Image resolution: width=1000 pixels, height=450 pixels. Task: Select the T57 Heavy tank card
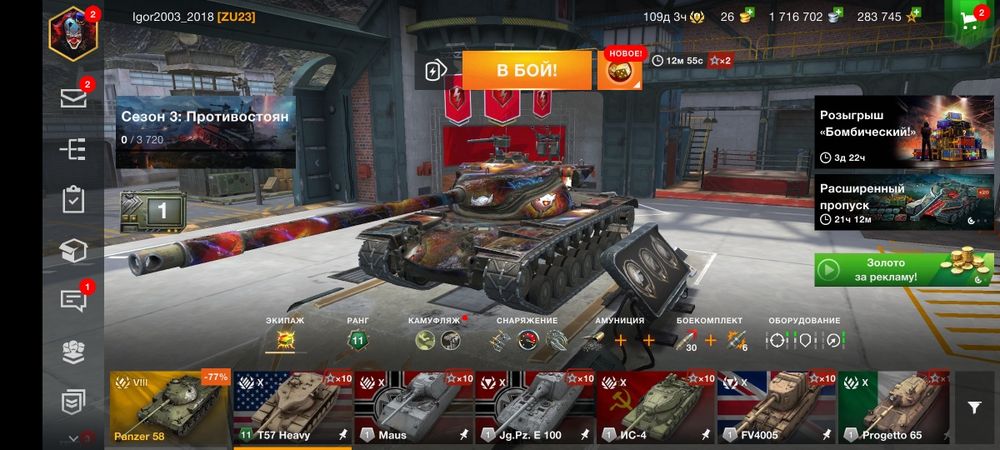point(292,407)
